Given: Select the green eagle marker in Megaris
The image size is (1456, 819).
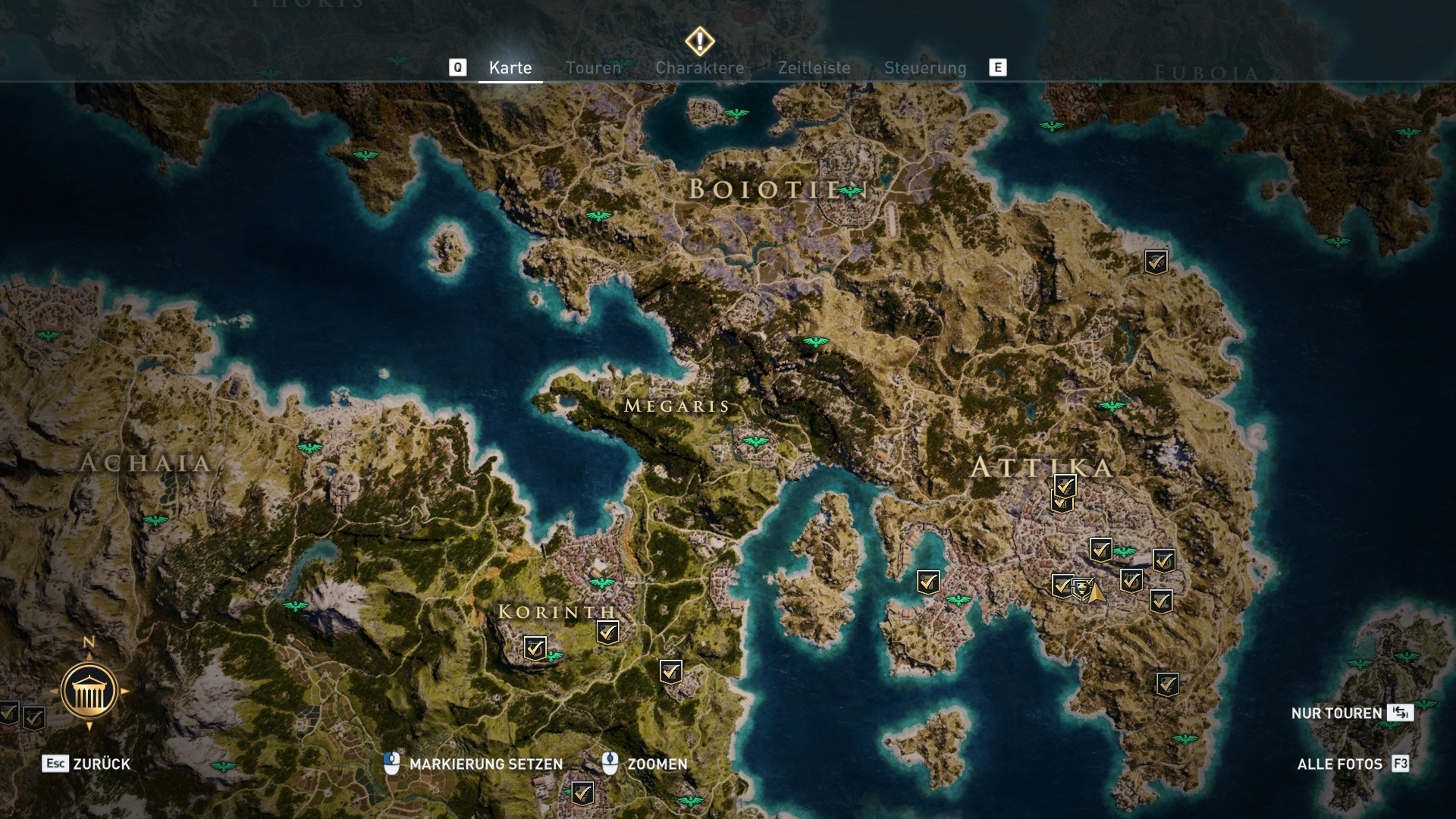Looking at the screenshot, I should pos(755,441).
